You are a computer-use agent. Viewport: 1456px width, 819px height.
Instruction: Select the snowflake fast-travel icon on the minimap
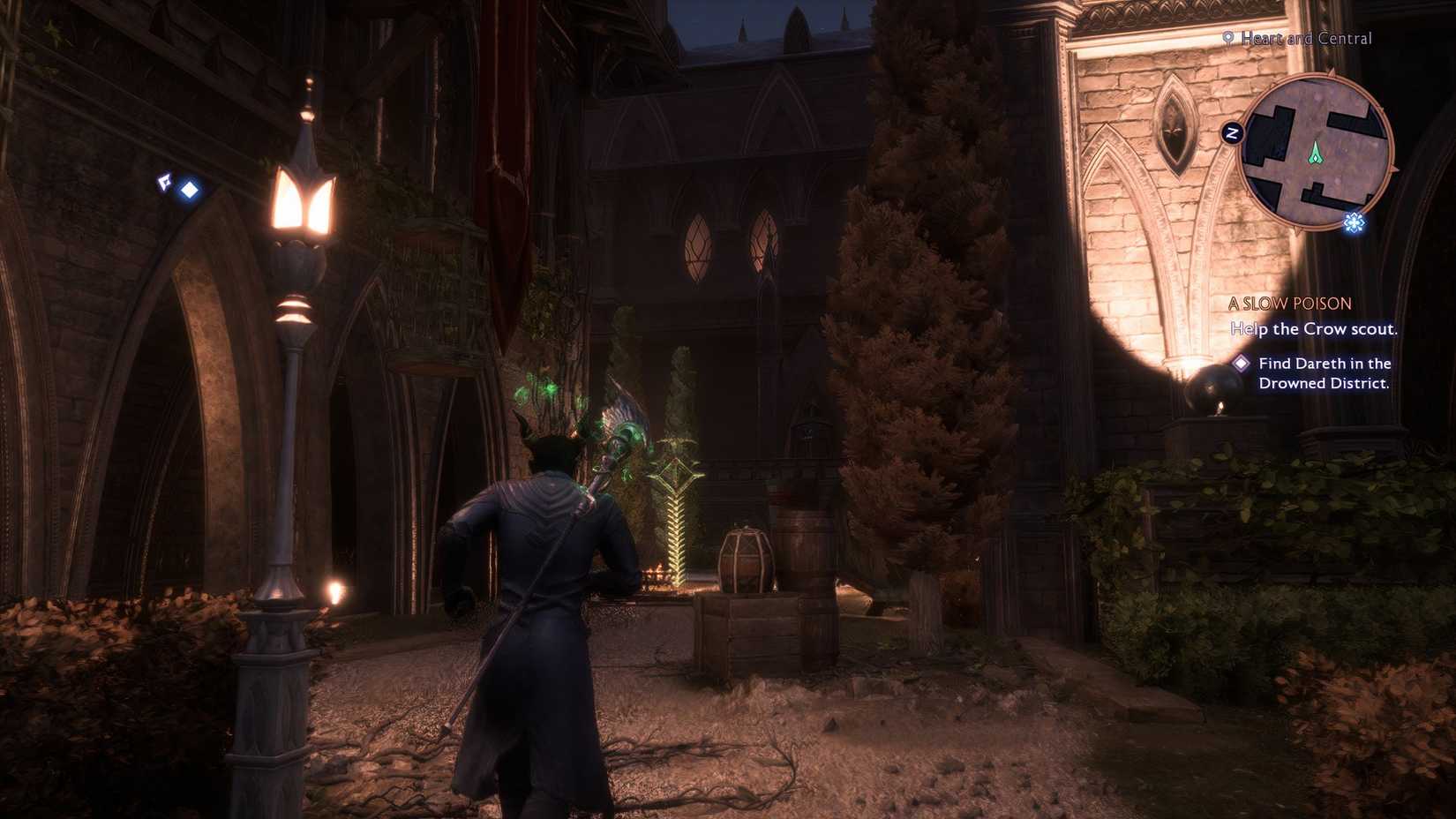1354,223
